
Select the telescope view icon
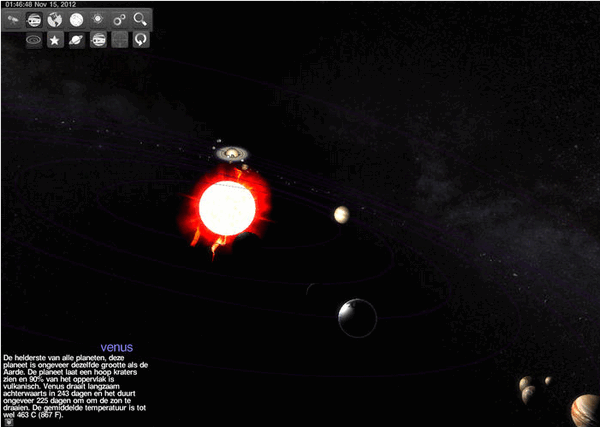12,20
